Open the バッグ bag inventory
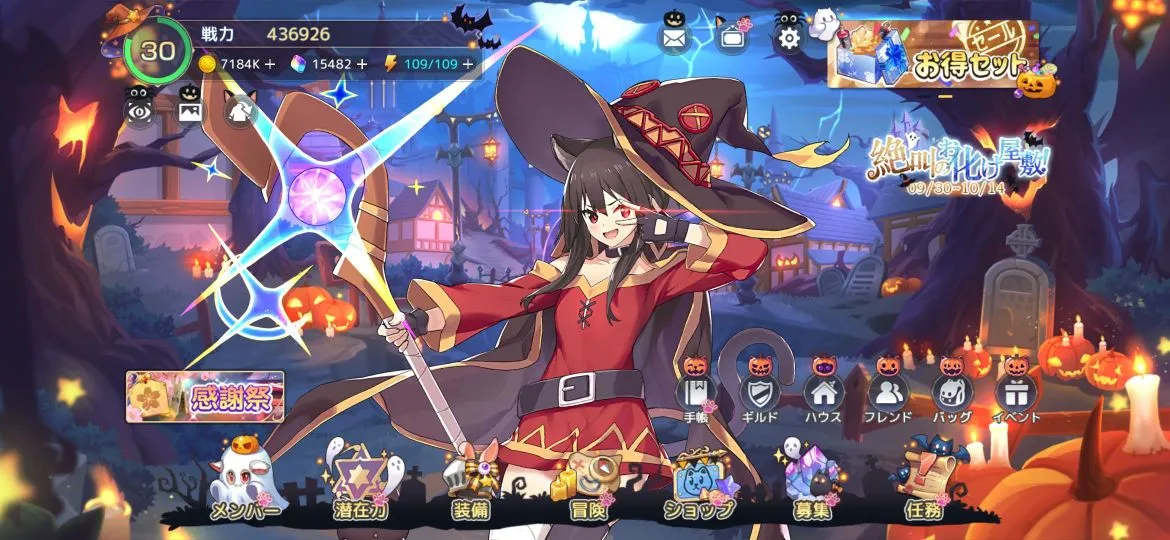The width and height of the screenshot is (1170, 540). [x=951, y=393]
